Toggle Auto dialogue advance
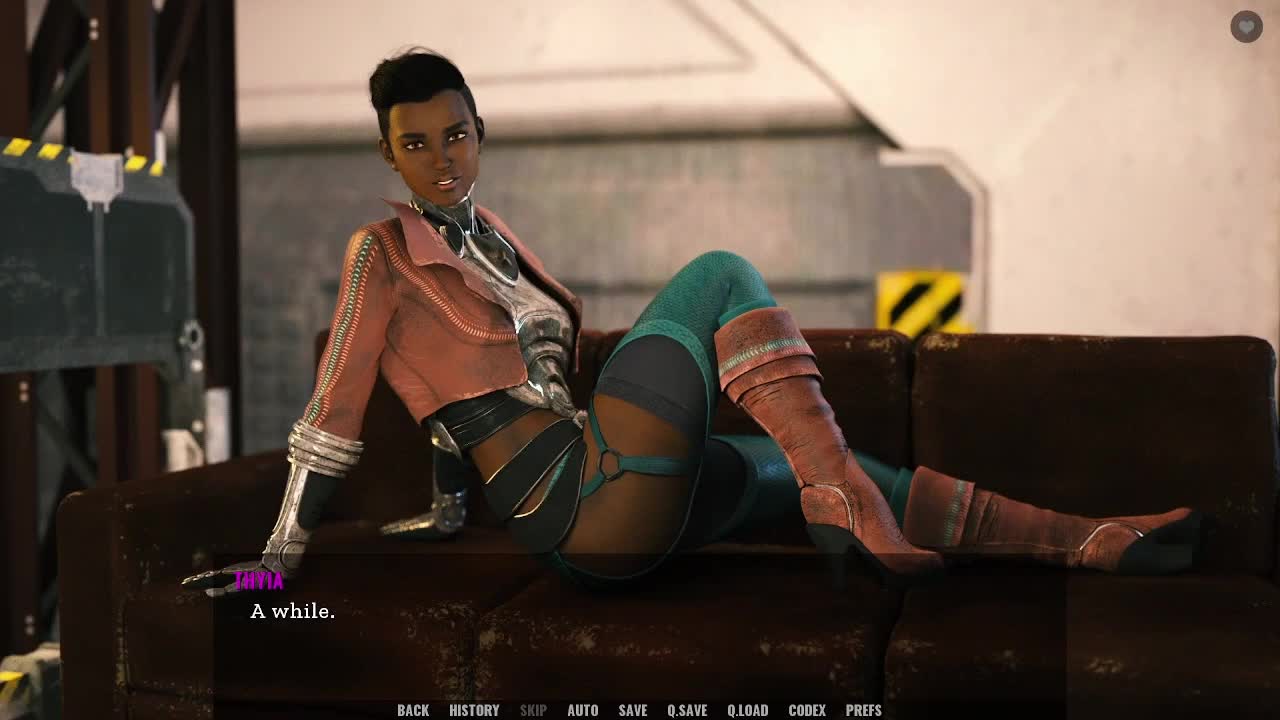The width and height of the screenshot is (1280, 720). [583, 710]
